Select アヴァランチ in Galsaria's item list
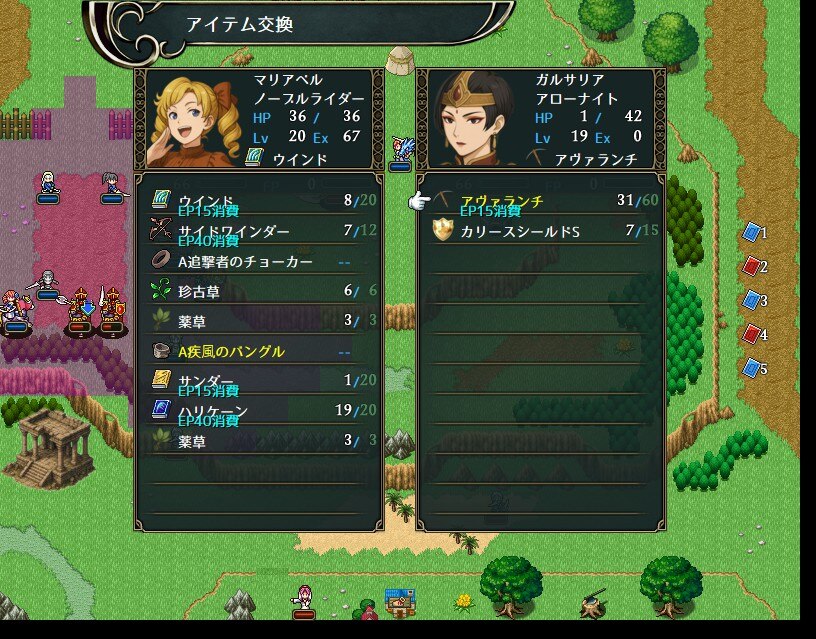 click(x=540, y=202)
